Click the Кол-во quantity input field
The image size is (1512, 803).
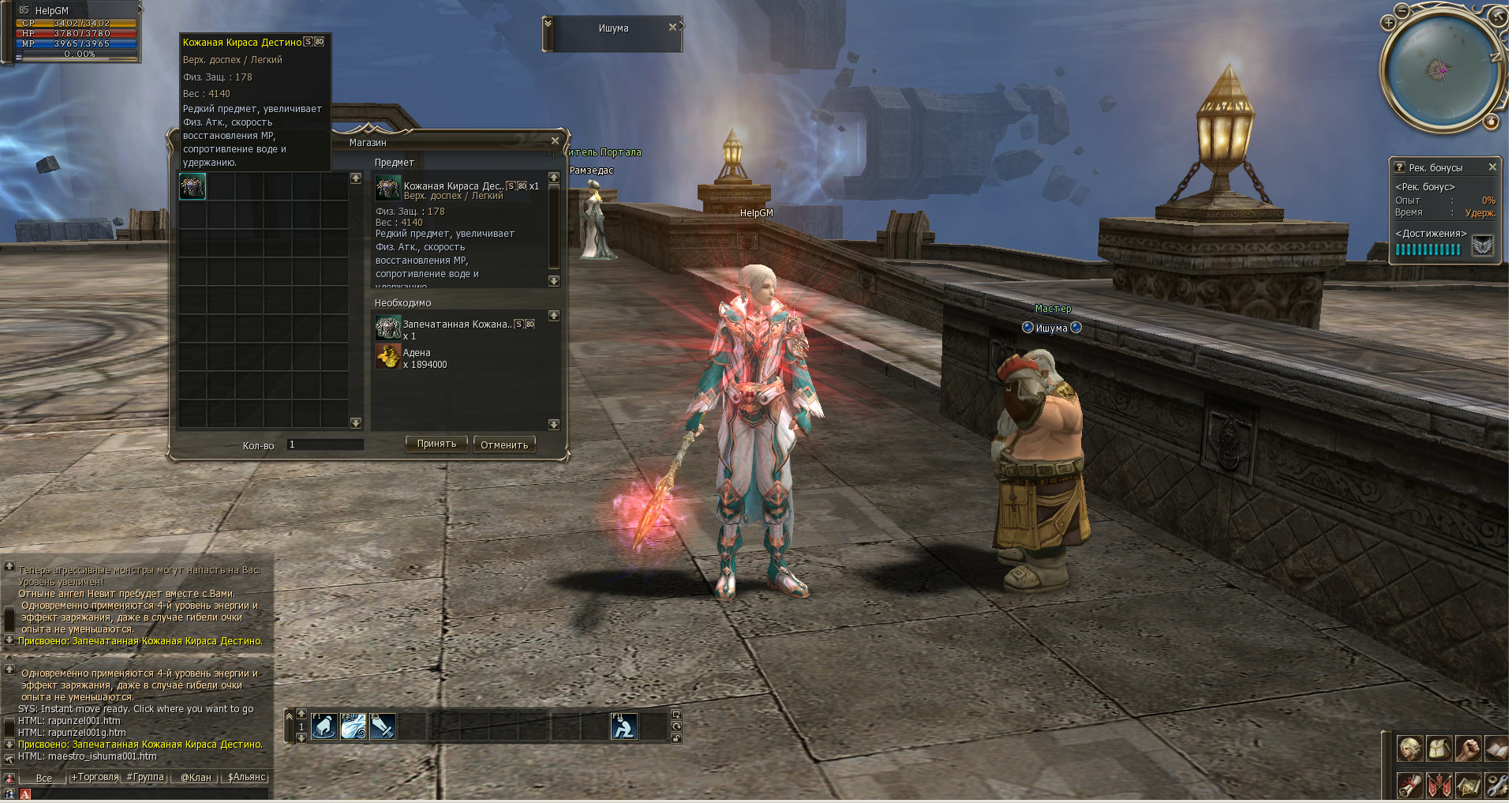(x=325, y=445)
